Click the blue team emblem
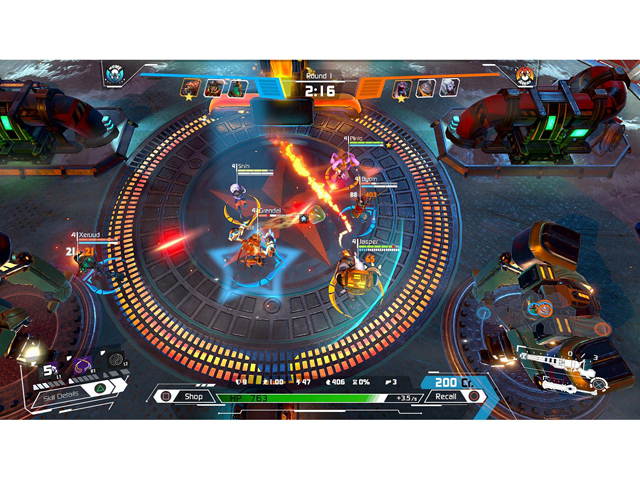 [115, 74]
